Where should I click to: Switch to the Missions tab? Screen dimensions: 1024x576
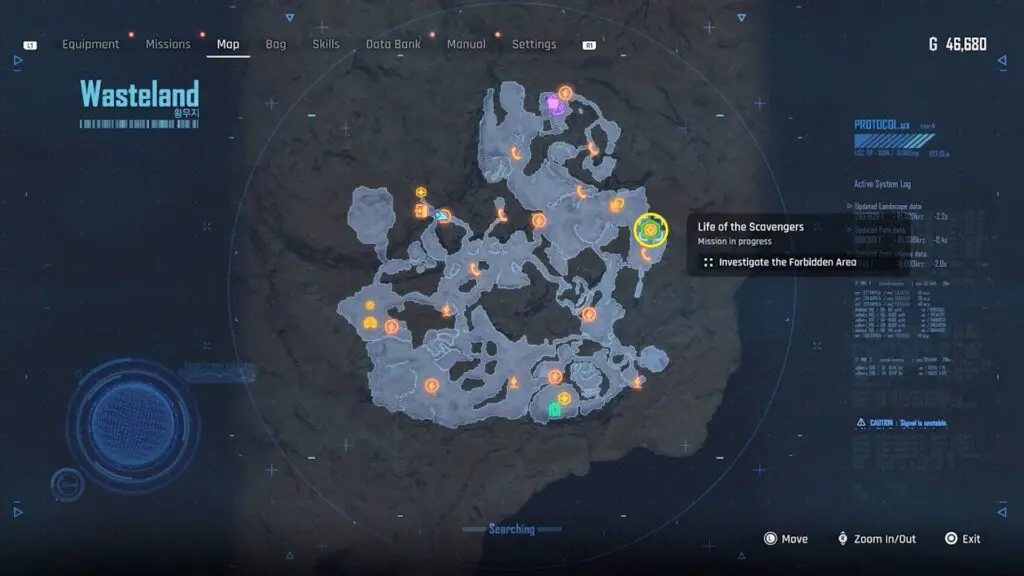[168, 44]
